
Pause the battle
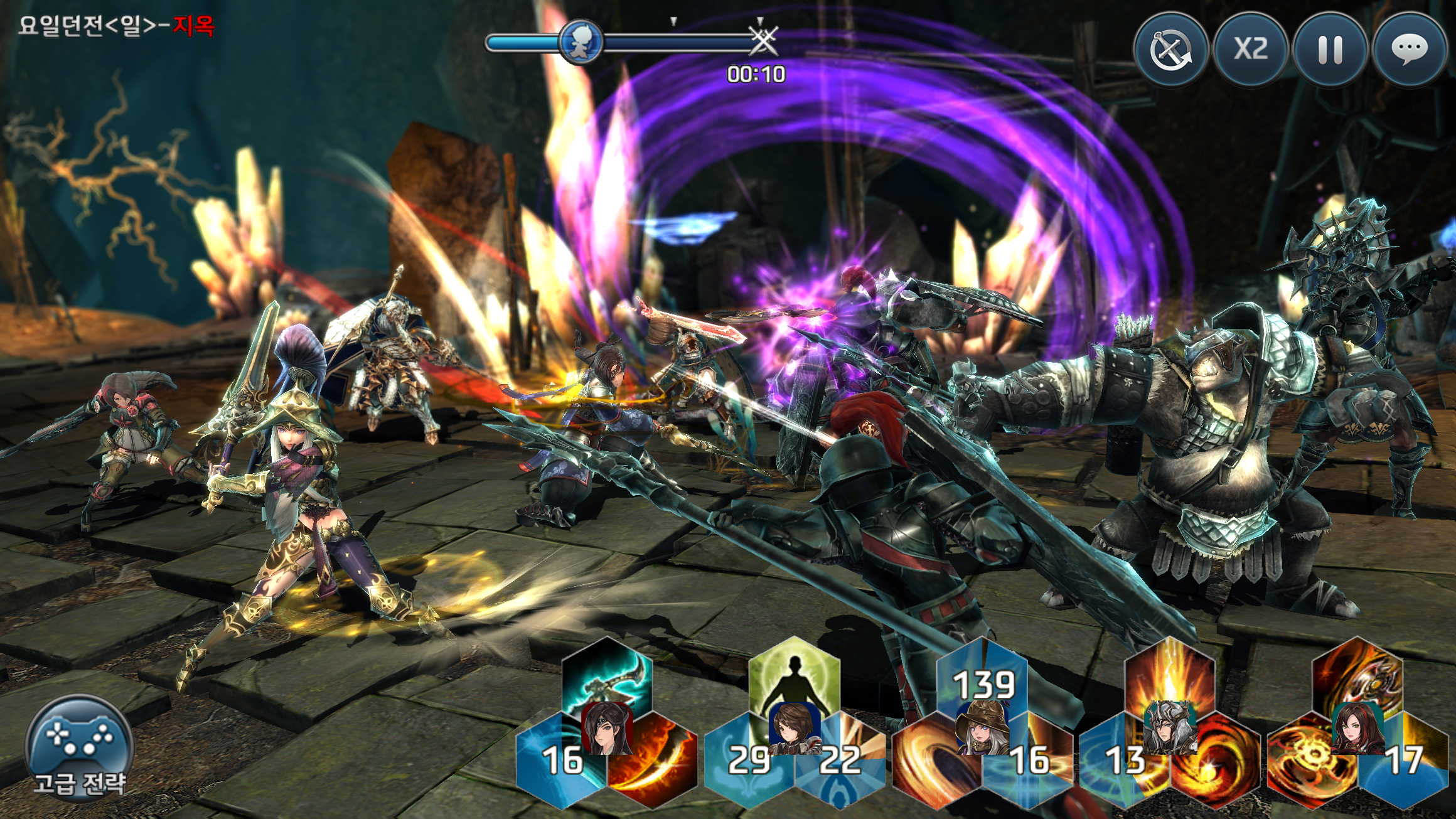coord(1330,50)
